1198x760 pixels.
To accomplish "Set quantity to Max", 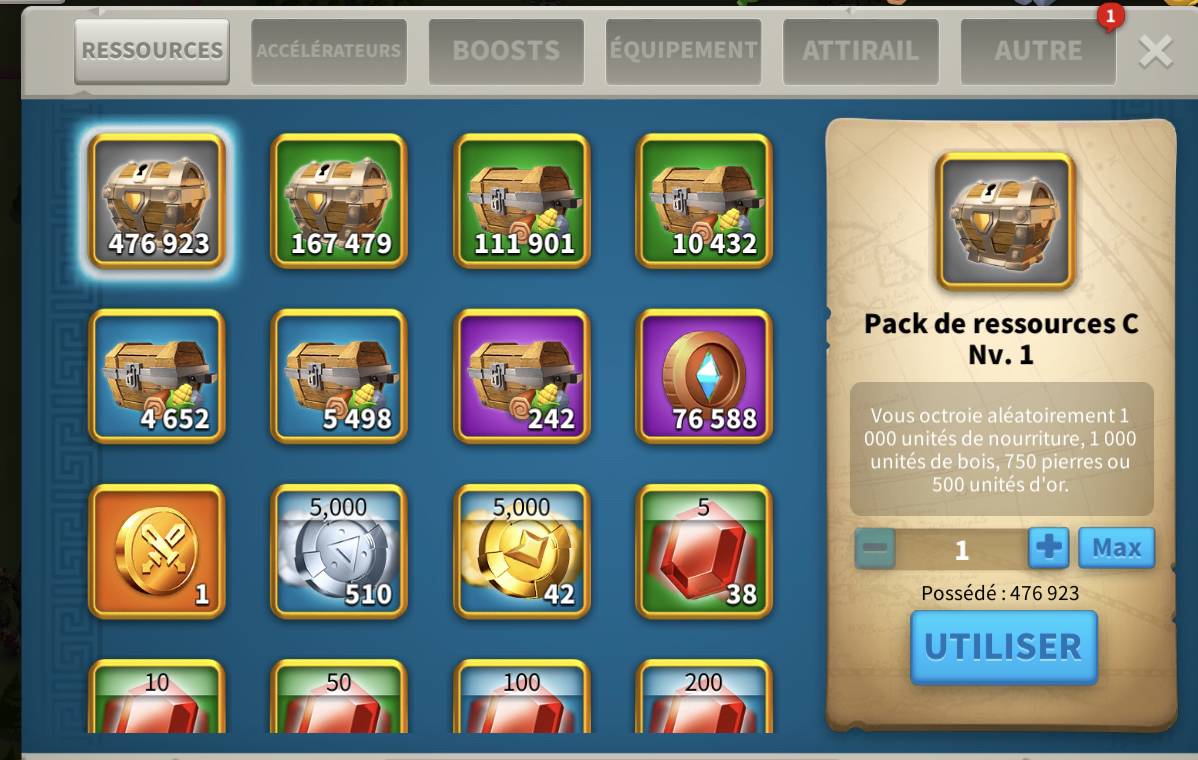I will click(1116, 548).
